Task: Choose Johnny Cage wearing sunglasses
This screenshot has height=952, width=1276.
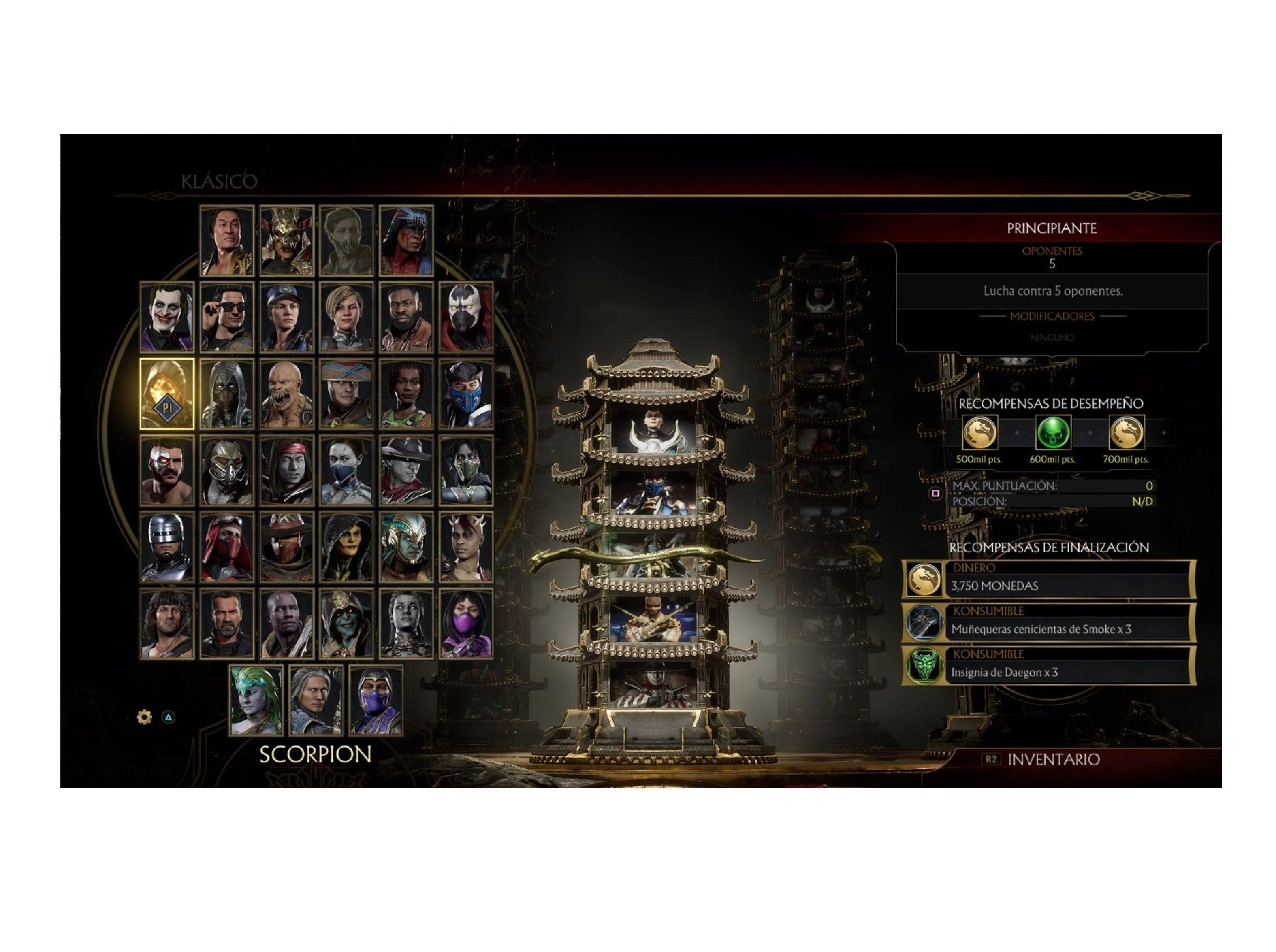Action: (x=226, y=317)
